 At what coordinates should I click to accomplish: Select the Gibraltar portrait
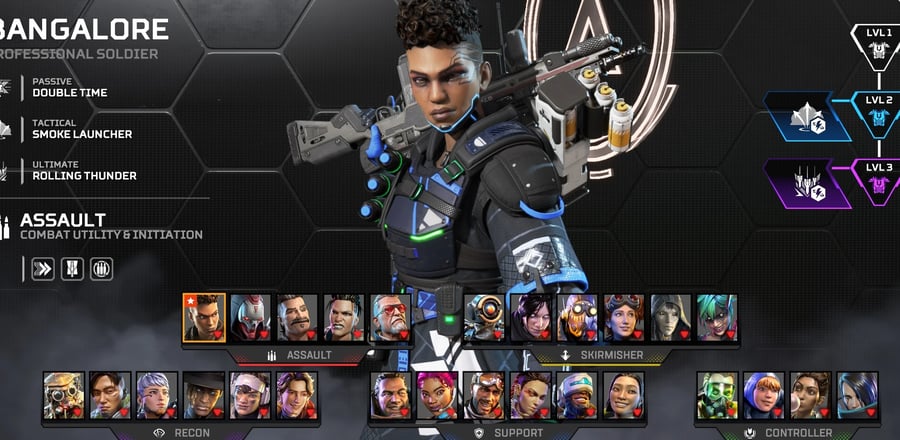(391, 395)
